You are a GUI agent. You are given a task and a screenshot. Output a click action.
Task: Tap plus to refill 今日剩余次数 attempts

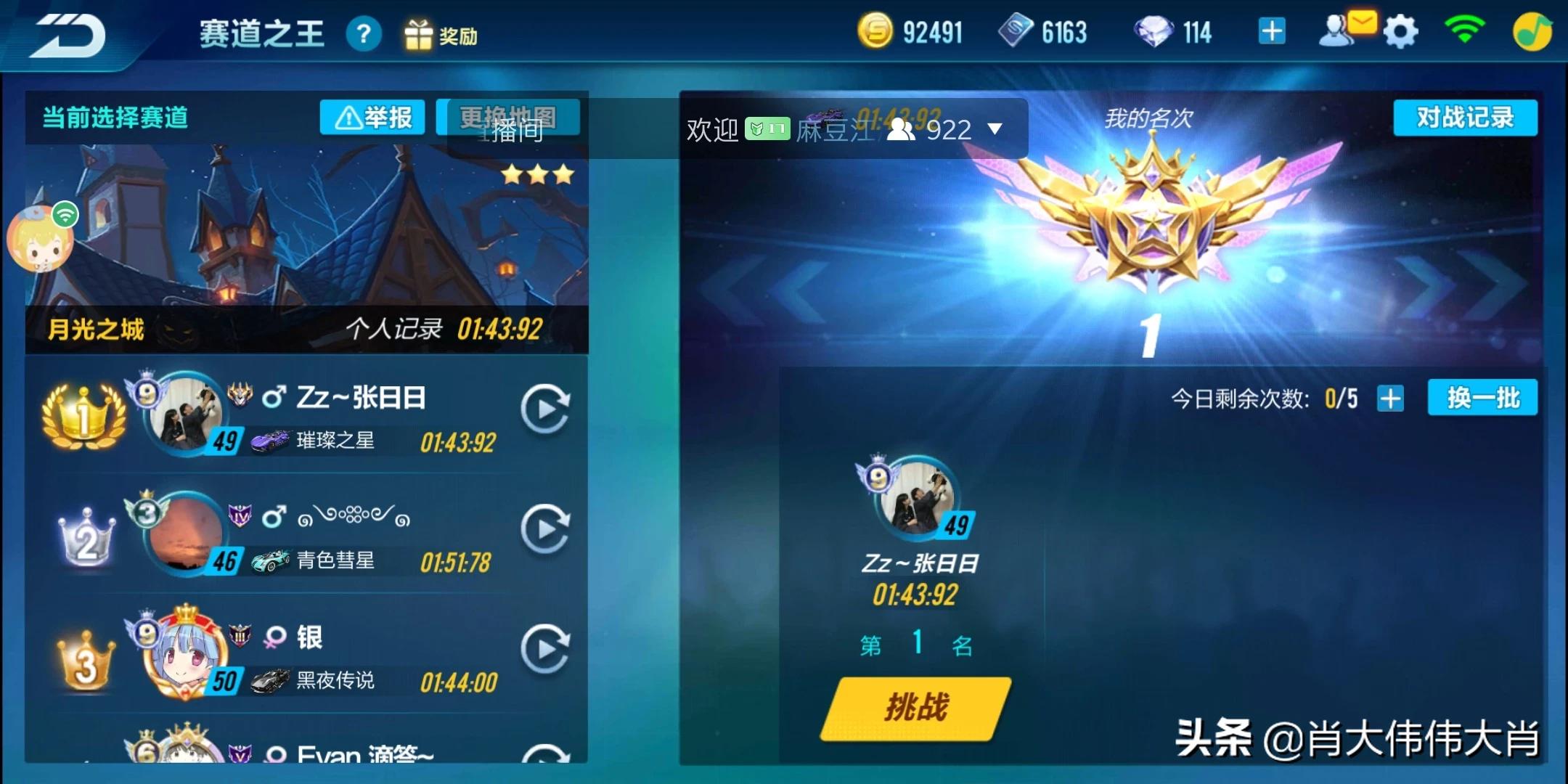click(1390, 399)
